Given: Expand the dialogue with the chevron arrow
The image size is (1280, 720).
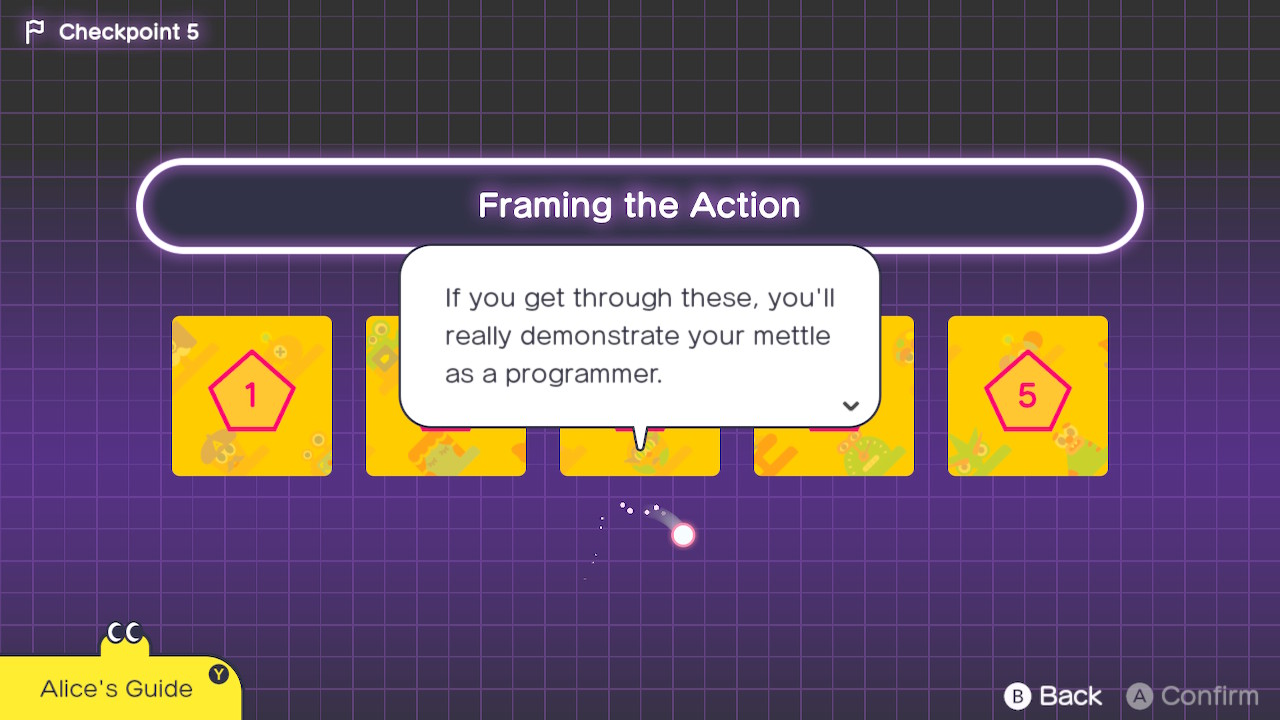Looking at the screenshot, I should [x=850, y=405].
